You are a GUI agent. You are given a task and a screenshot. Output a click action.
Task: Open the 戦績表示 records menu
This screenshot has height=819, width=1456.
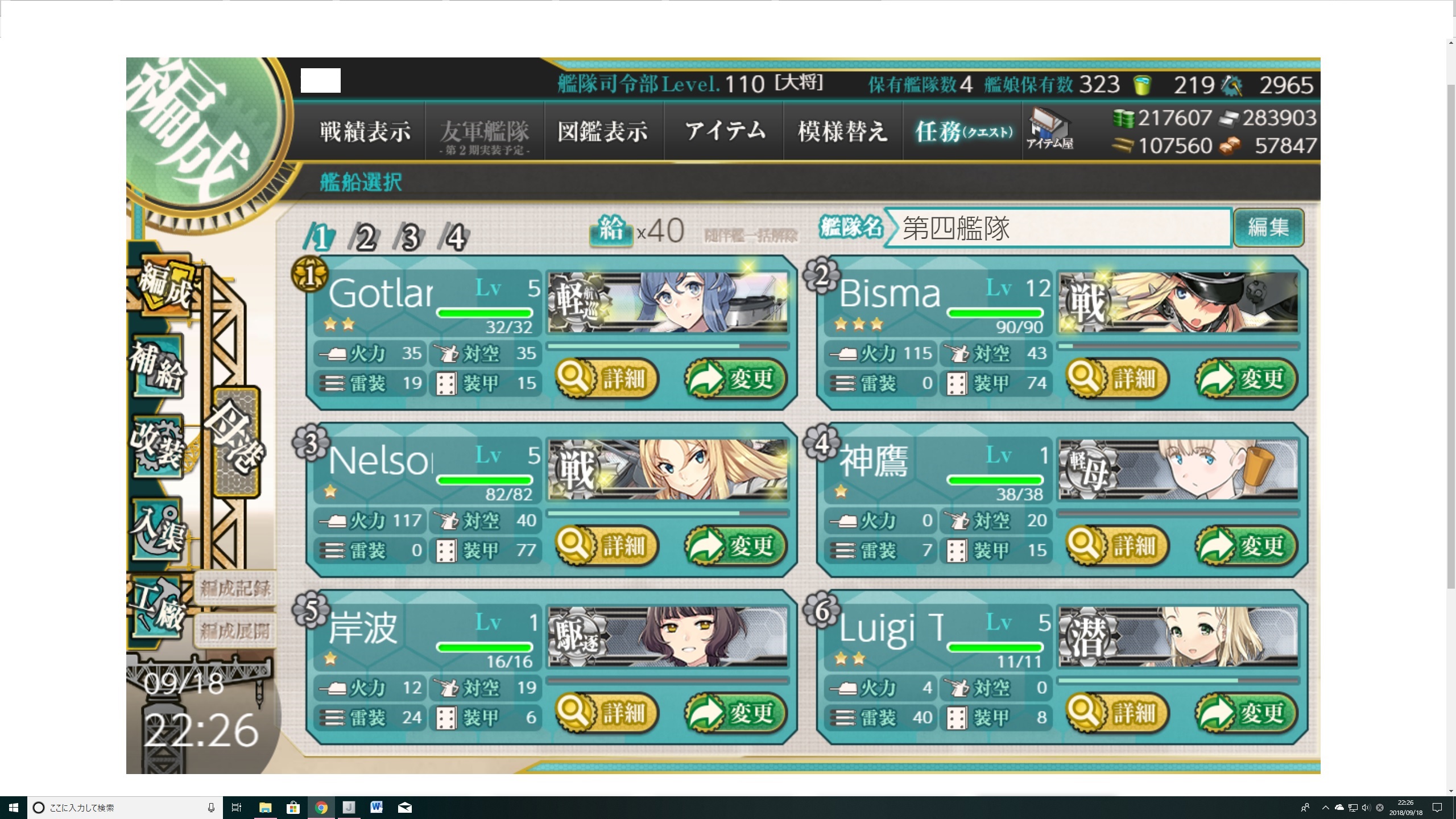(x=365, y=132)
